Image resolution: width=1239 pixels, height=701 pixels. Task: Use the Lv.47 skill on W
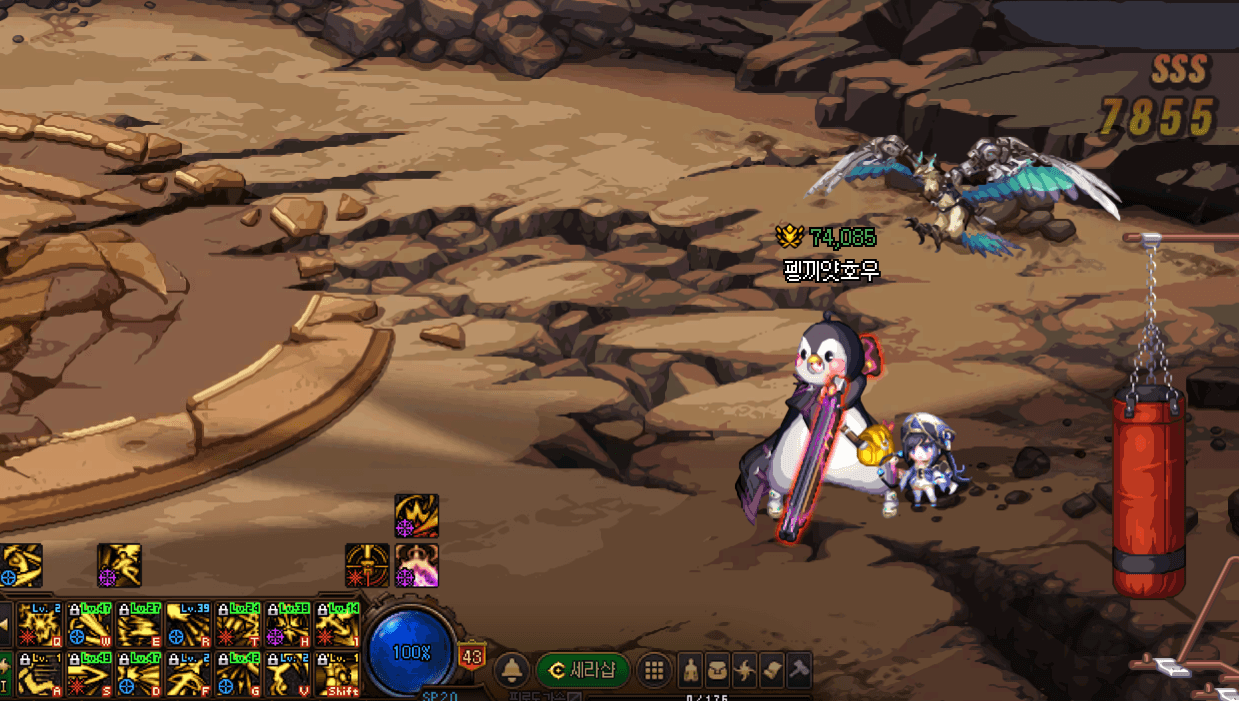tap(88, 626)
